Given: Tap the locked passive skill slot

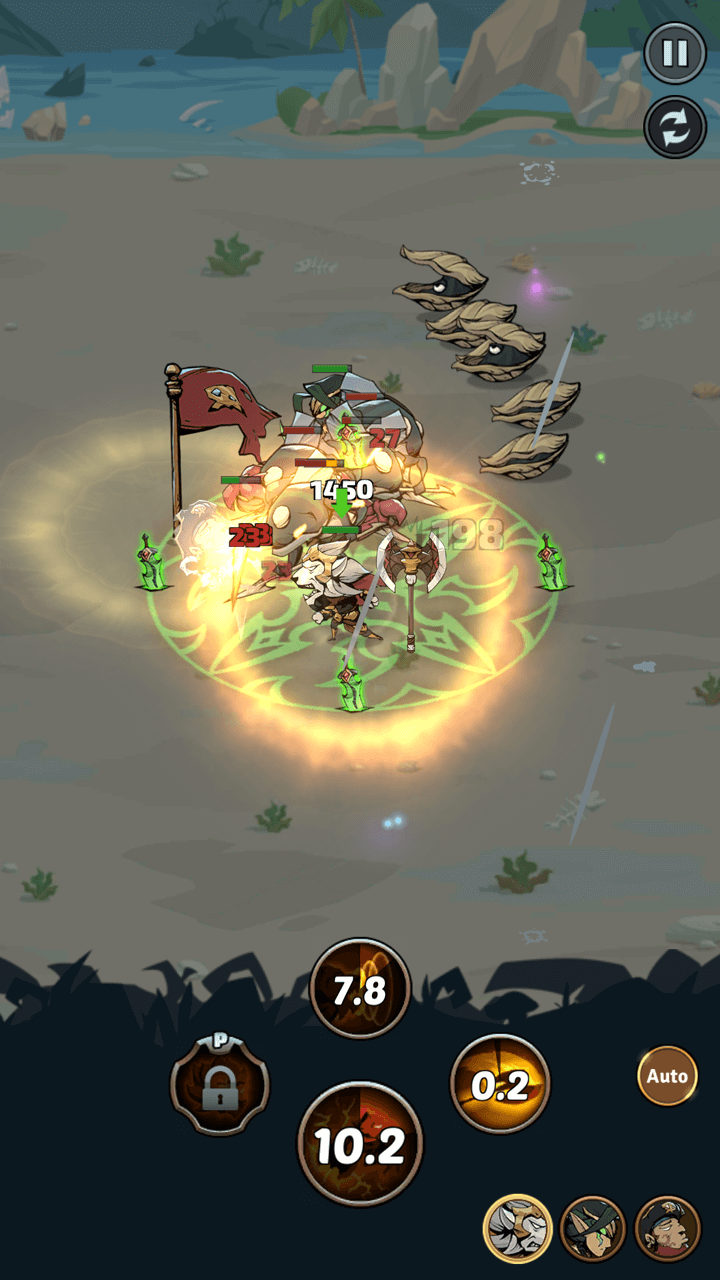Looking at the screenshot, I should tap(220, 1086).
